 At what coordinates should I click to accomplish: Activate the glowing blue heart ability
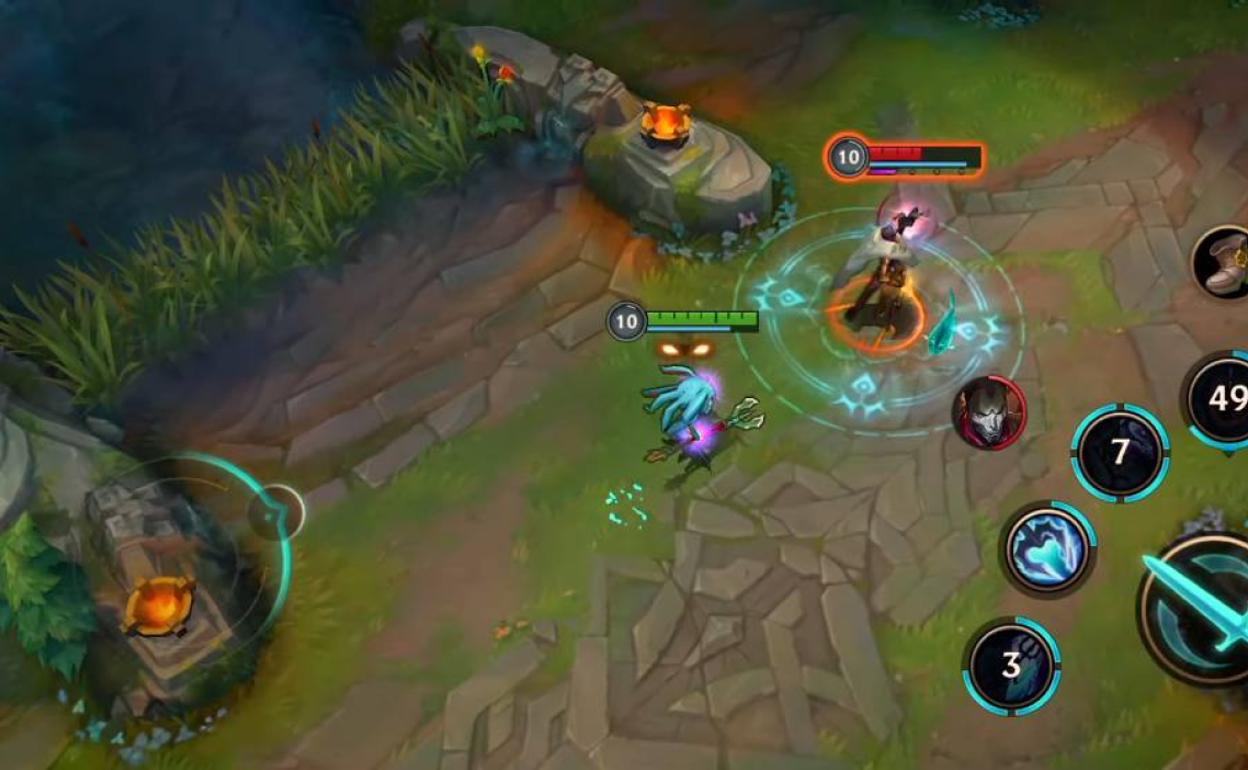click(1047, 549)
